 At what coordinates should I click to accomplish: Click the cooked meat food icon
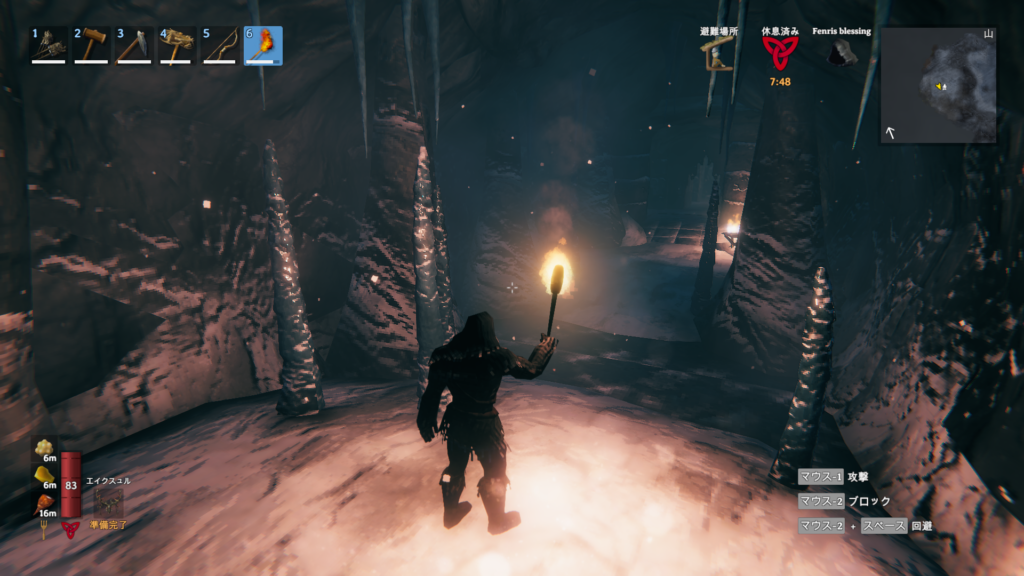tap(45, 502)
